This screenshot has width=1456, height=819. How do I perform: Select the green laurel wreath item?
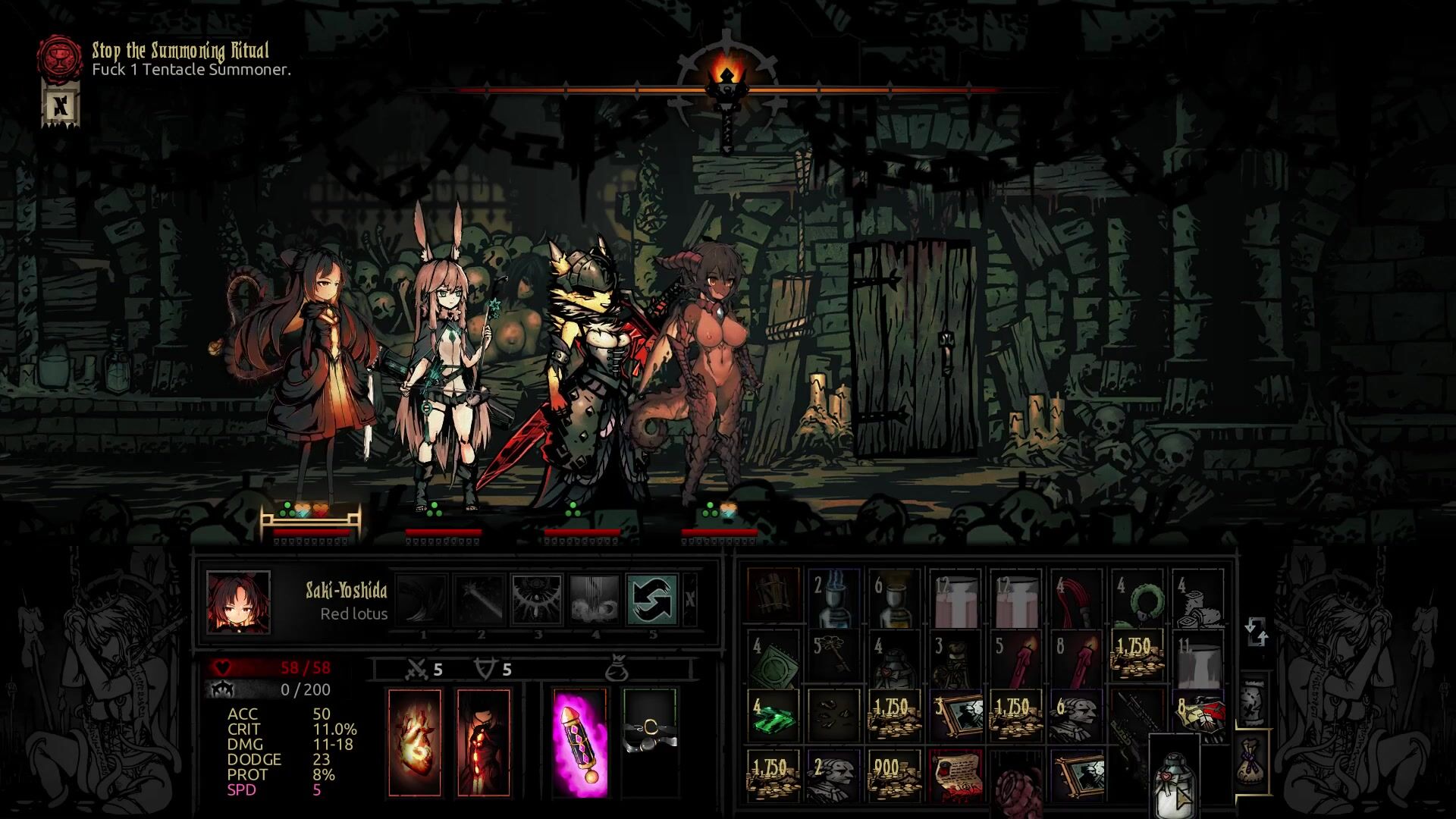1137,599
